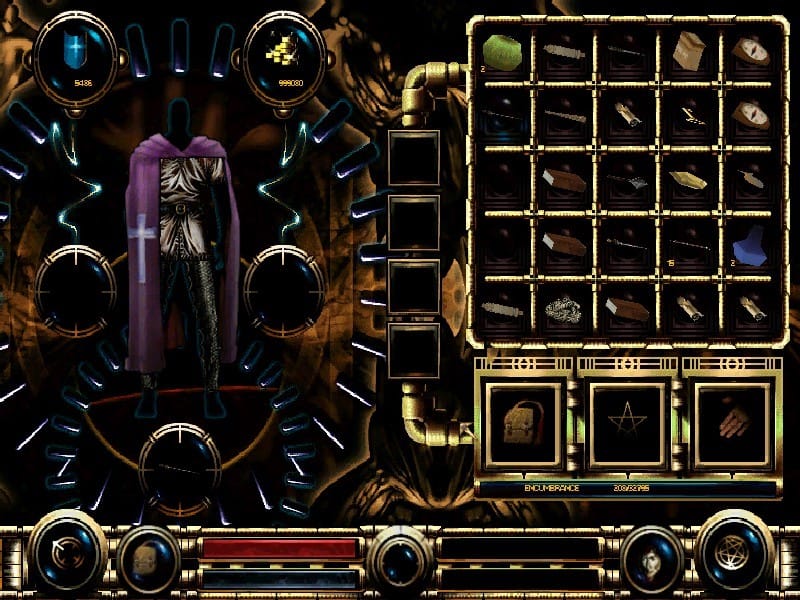Screen dimensions: 800x600
Task: Open the character face portrait orb
Action: [x=651, y=557]
